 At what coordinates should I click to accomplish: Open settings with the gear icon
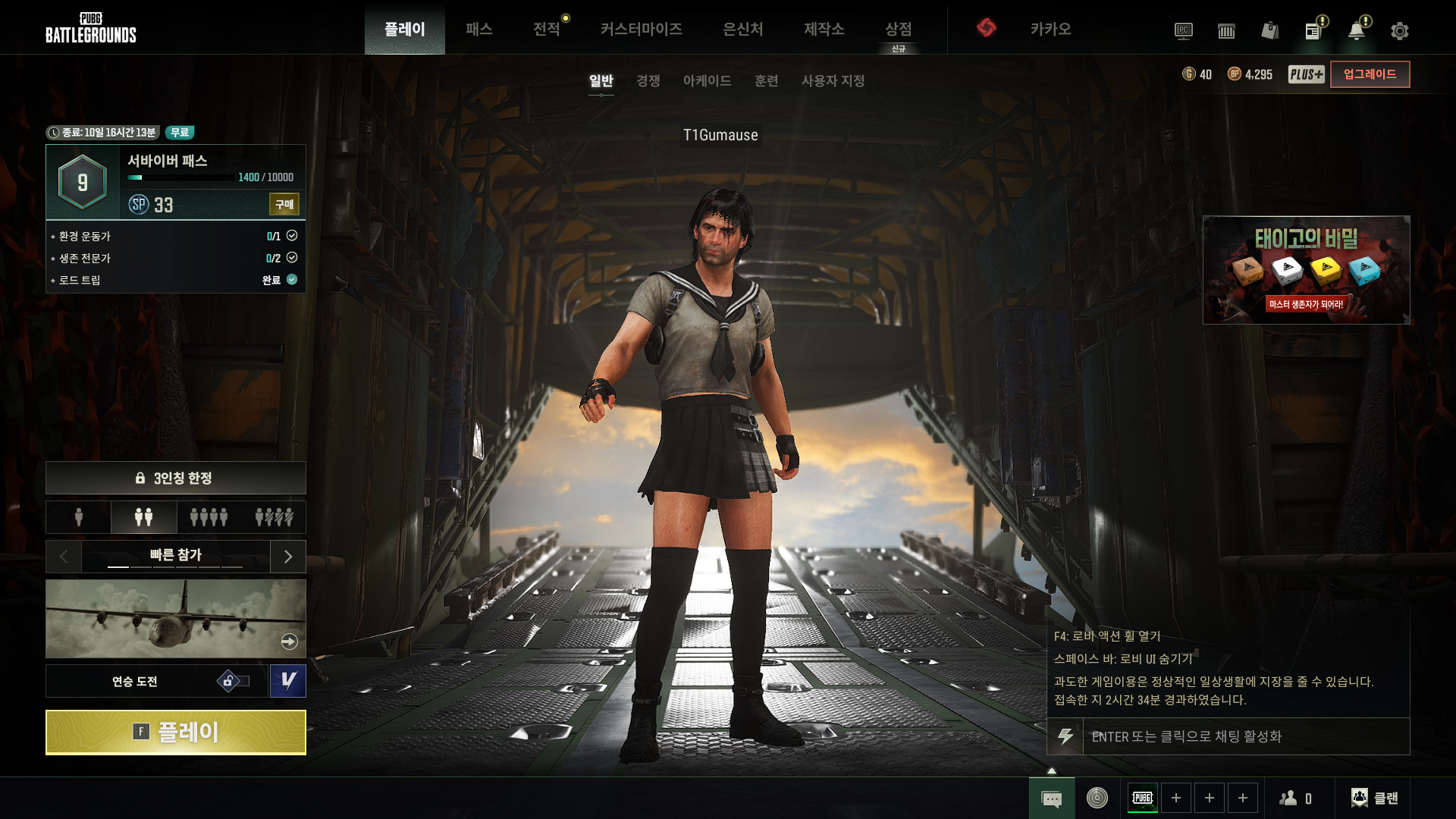coord(1399,31)
